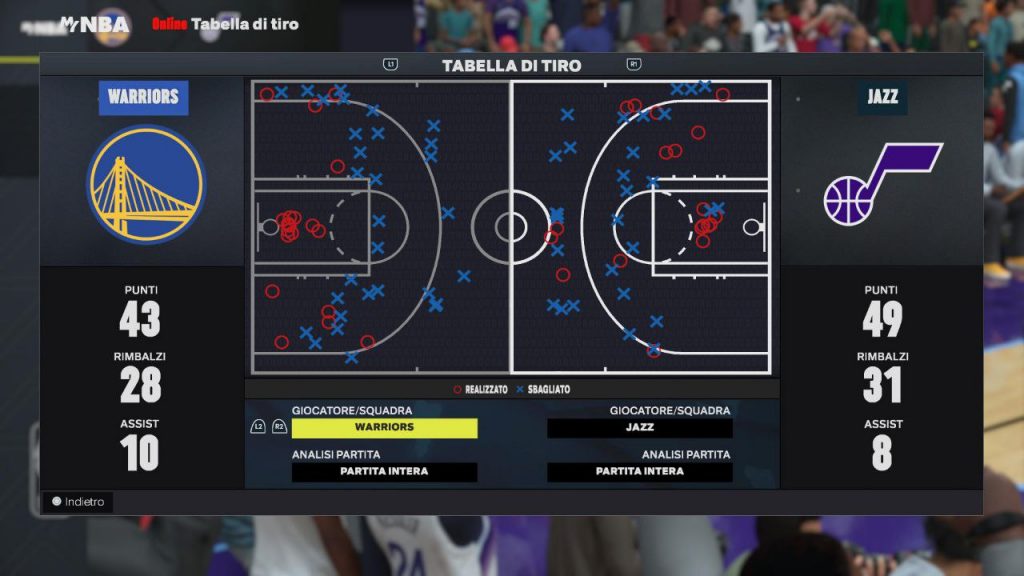Change Jazz game analysis from Partita Intera
1024x576 pixels.
(x=640, y=472)
